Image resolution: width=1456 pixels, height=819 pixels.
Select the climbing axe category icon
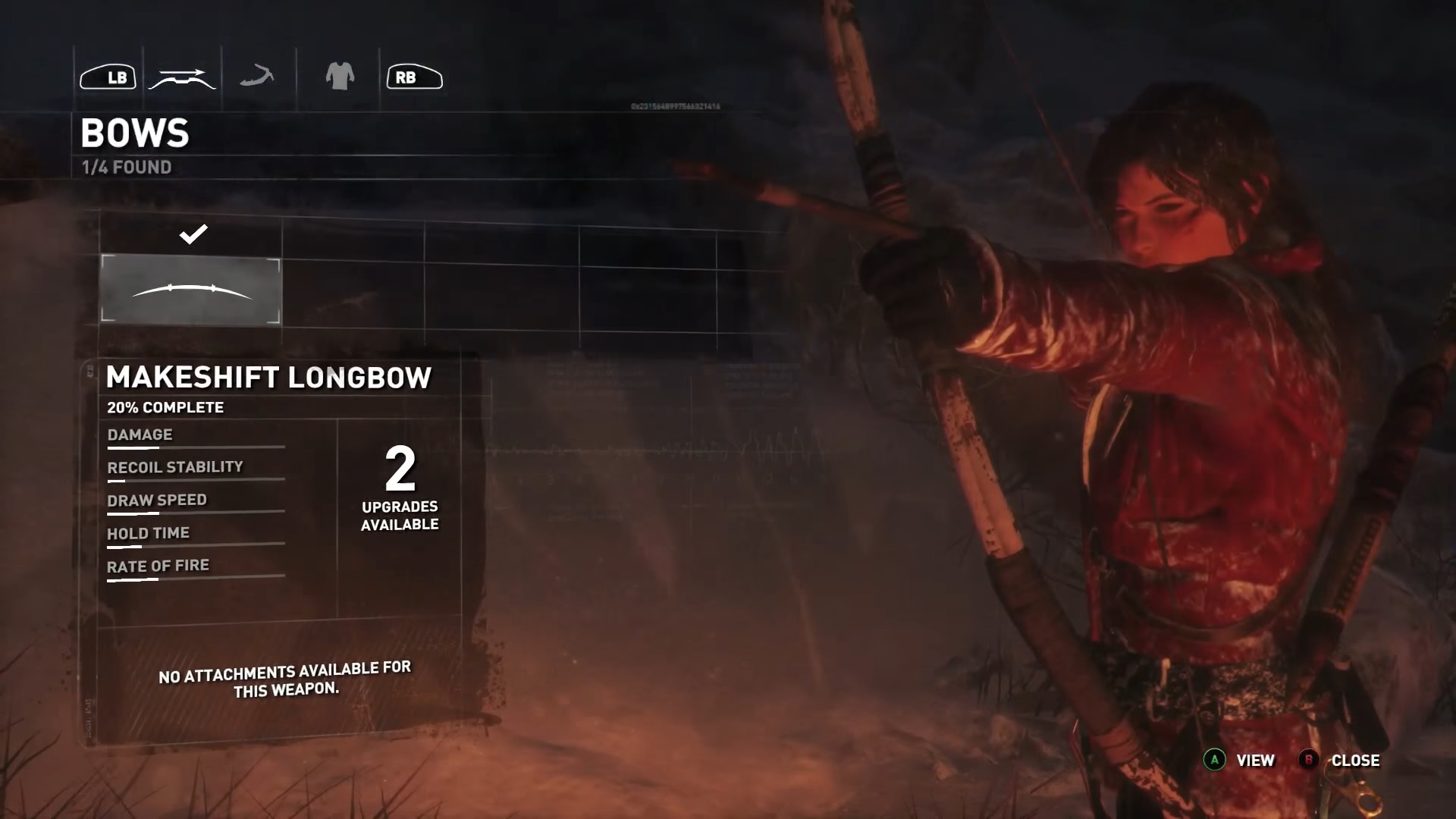[x=258, y=76]
